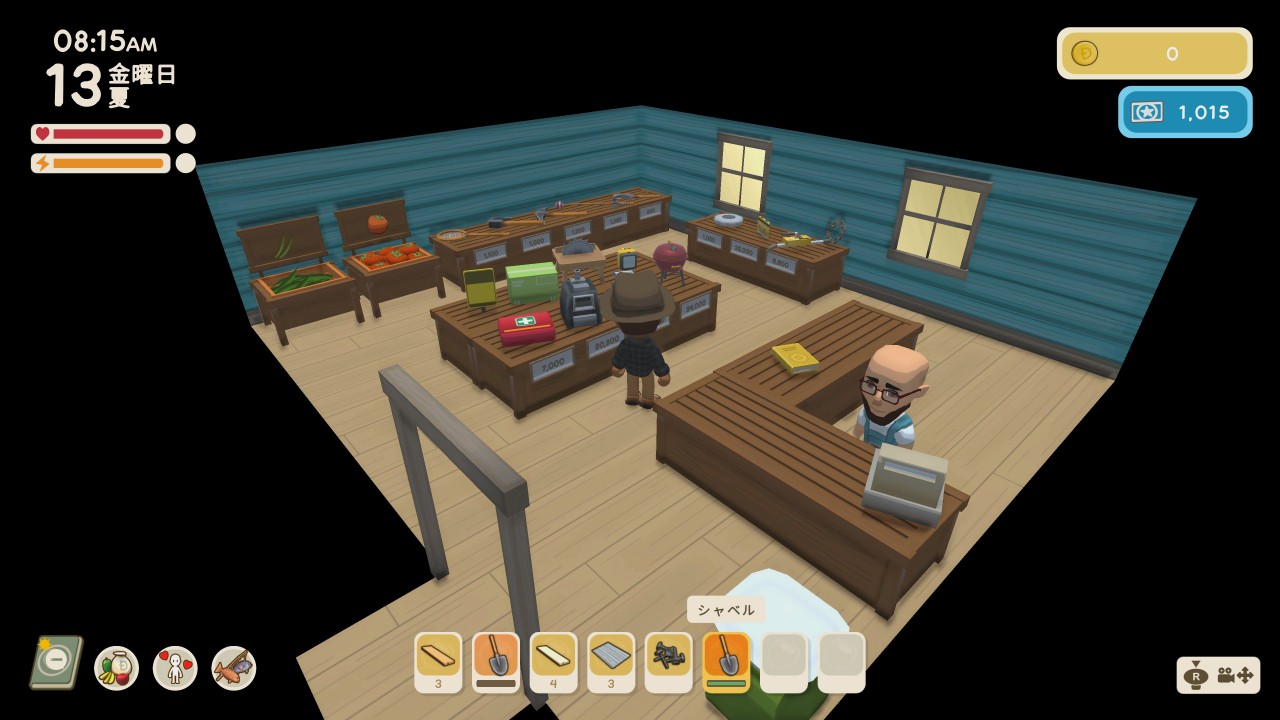The height and width of the screenshot is (720, 1280).
Task: Select the pale plank slot with 4
Action: click(x=553, y=661)
